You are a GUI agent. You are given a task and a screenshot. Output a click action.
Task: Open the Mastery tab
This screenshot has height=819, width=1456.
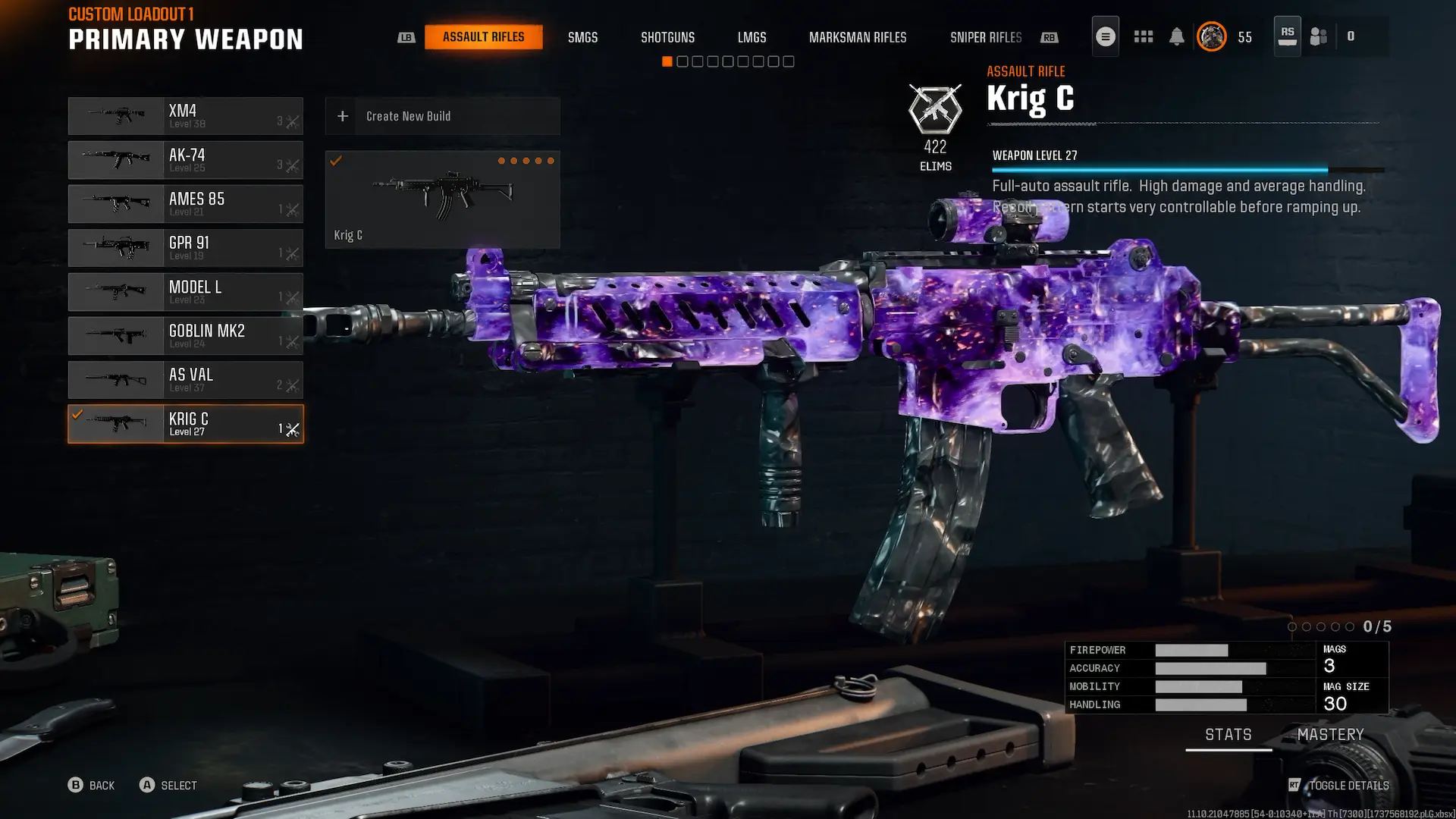tap(1330, 735)
